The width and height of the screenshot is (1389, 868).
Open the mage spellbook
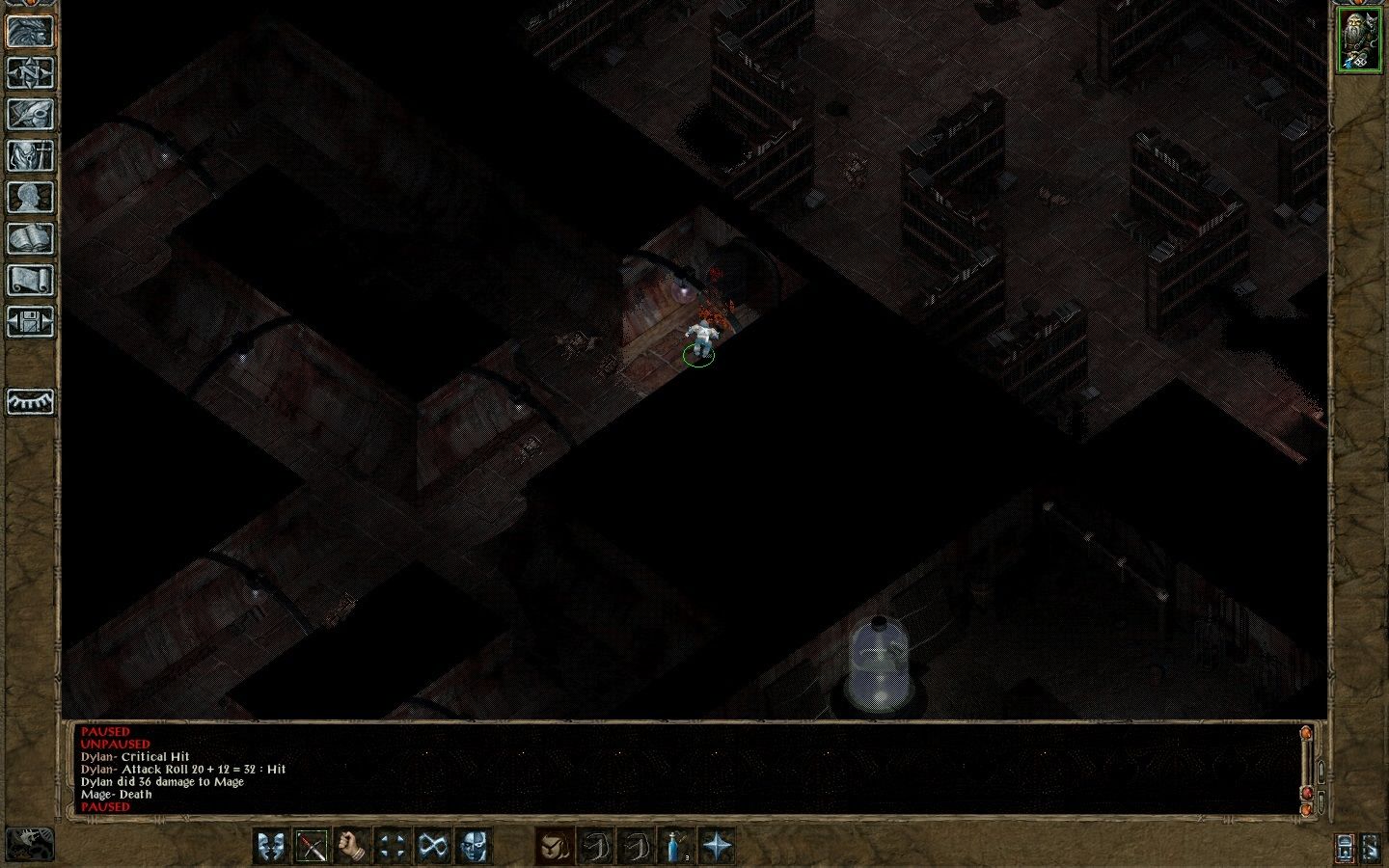pyautogui.click(x=31, y=237)
